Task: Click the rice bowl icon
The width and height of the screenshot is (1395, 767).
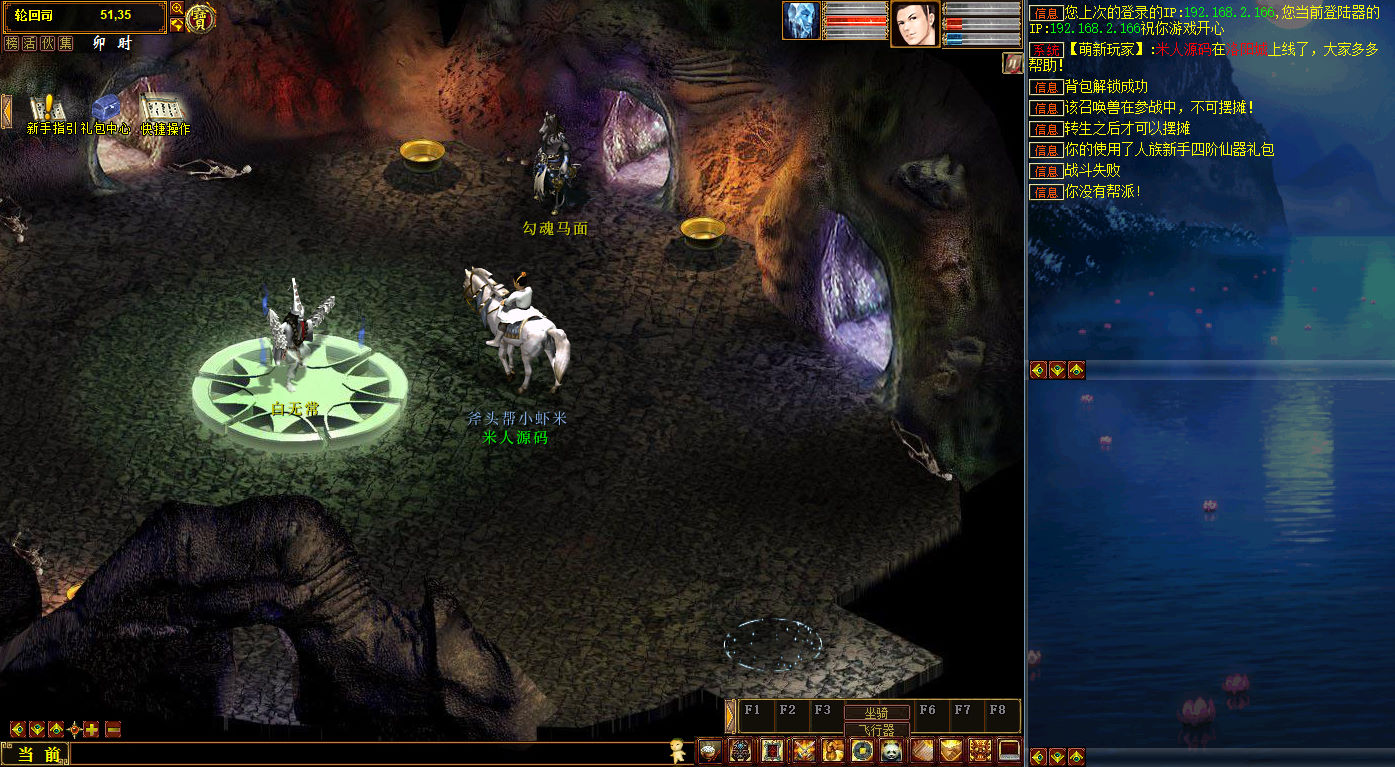Action: tap(710, 750)
